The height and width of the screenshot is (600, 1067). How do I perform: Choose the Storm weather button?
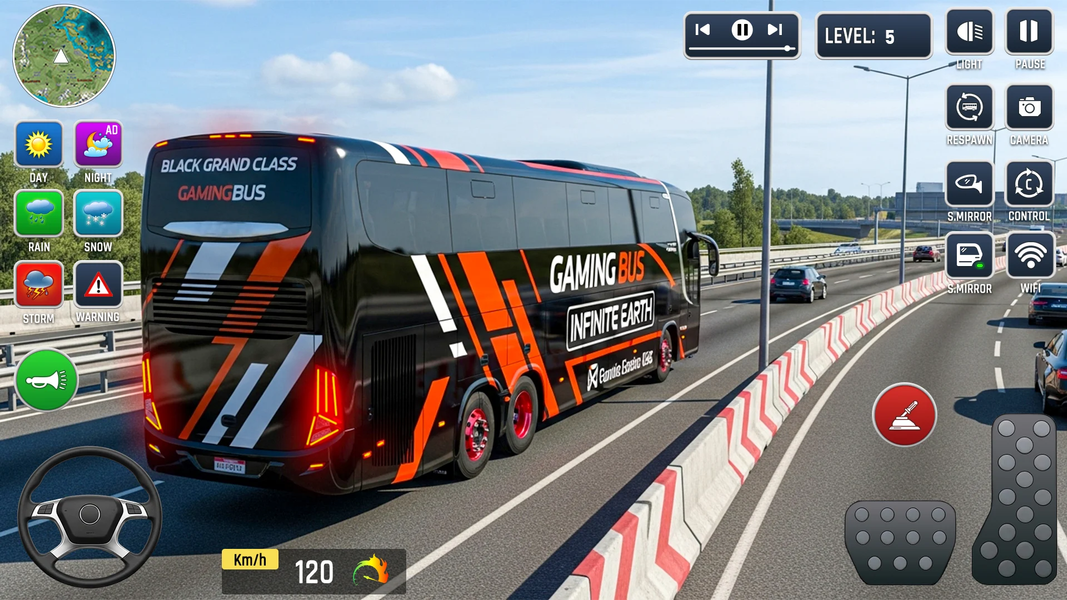39,284
